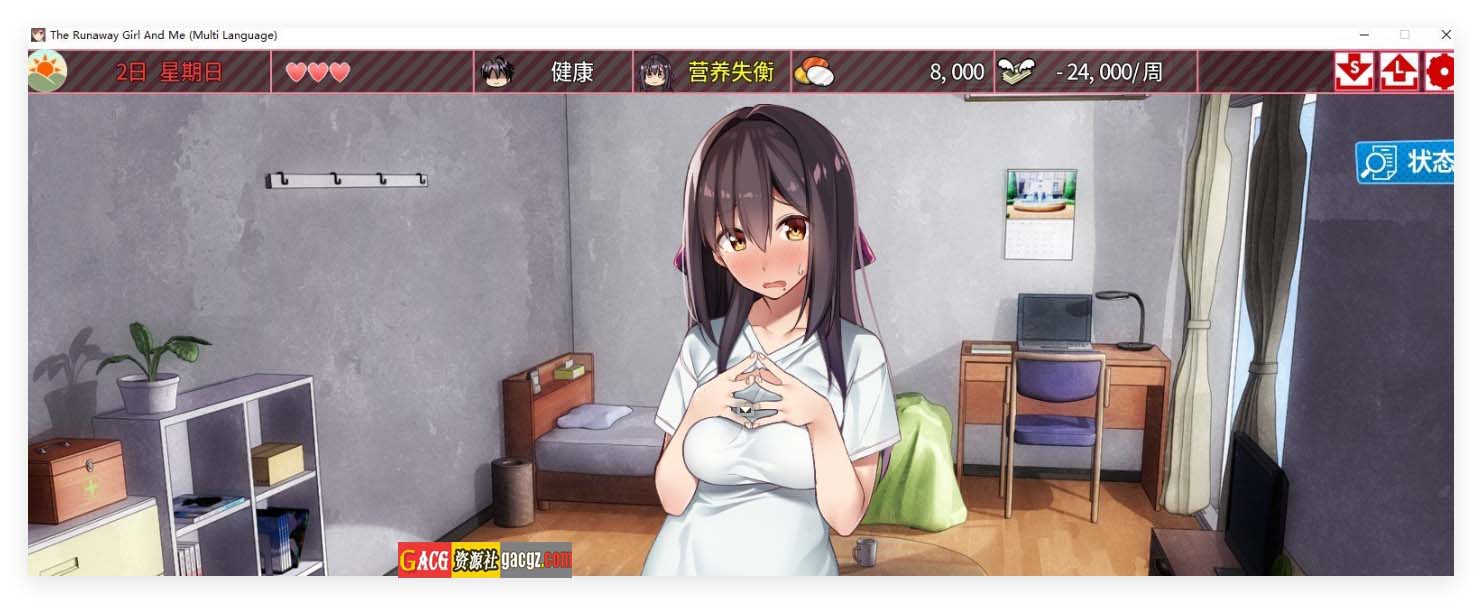Viewport: 1482px width, 604px height.
Task: Minimize the game window
Action: 1363,35
